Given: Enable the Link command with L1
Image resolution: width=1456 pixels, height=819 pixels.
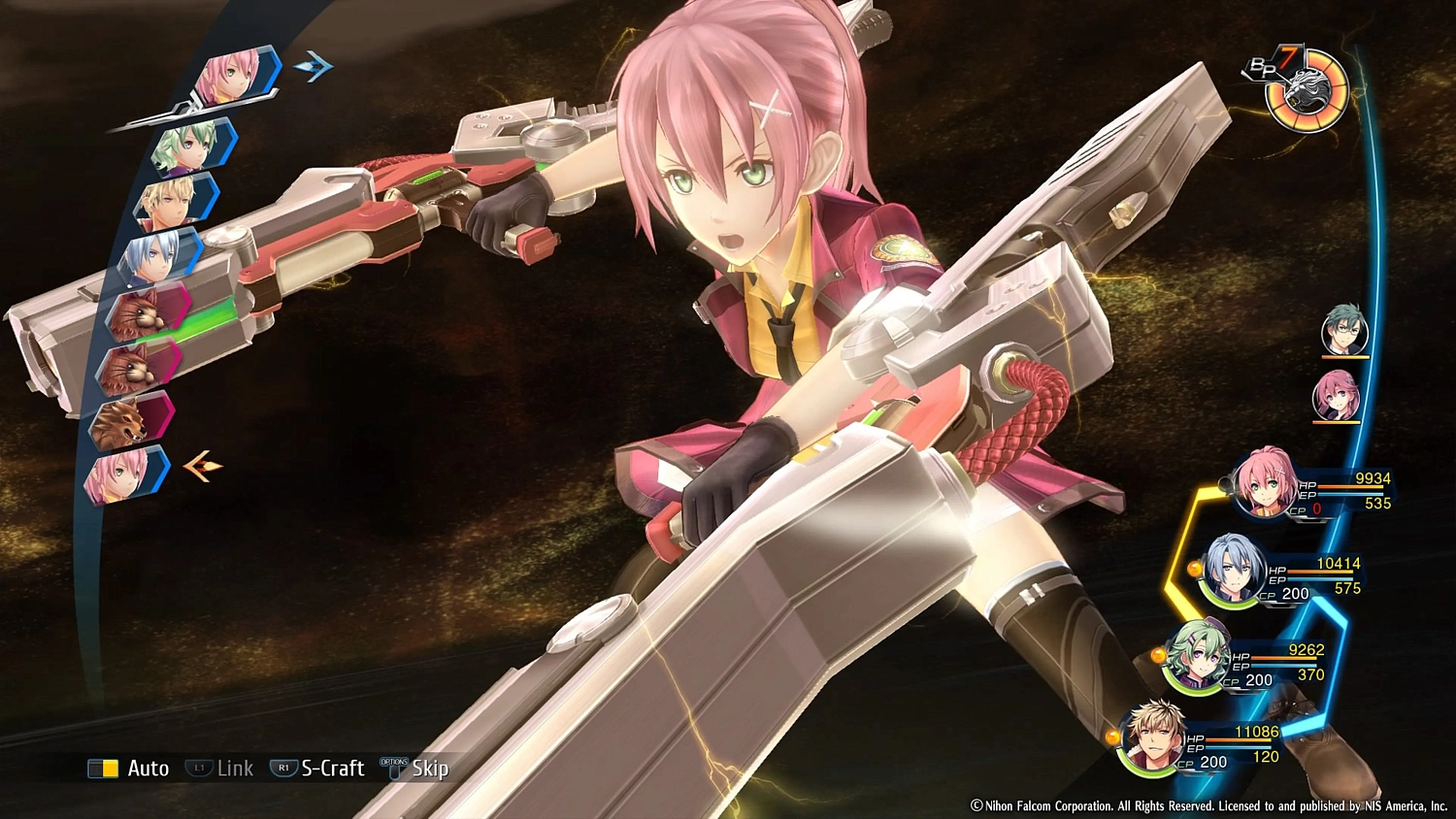Looking at the screenshot, I should click(x=221, y=768).
